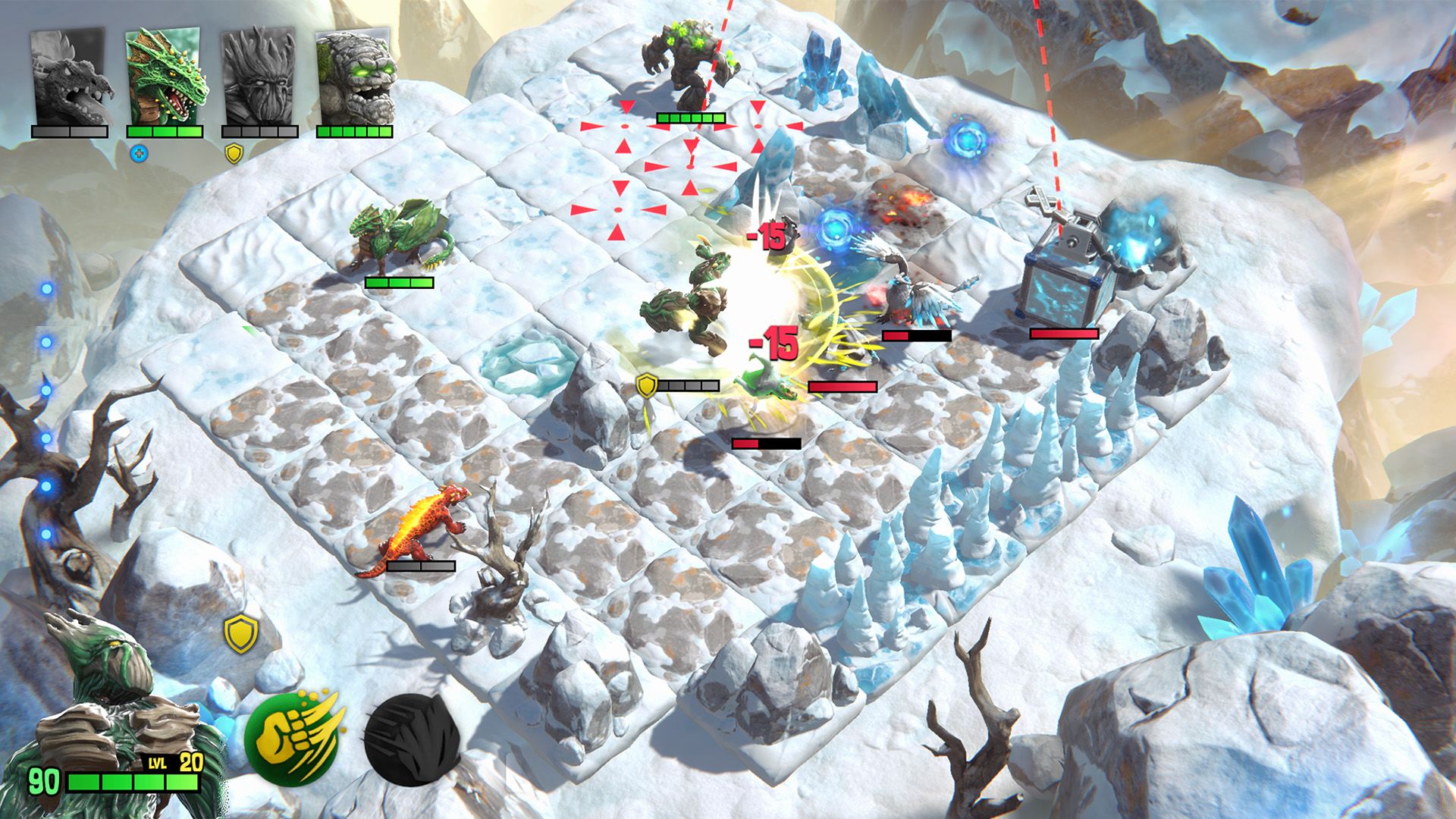Activate the yellow fist punch ability
1456x819 pixels.
tap(296, 737)
